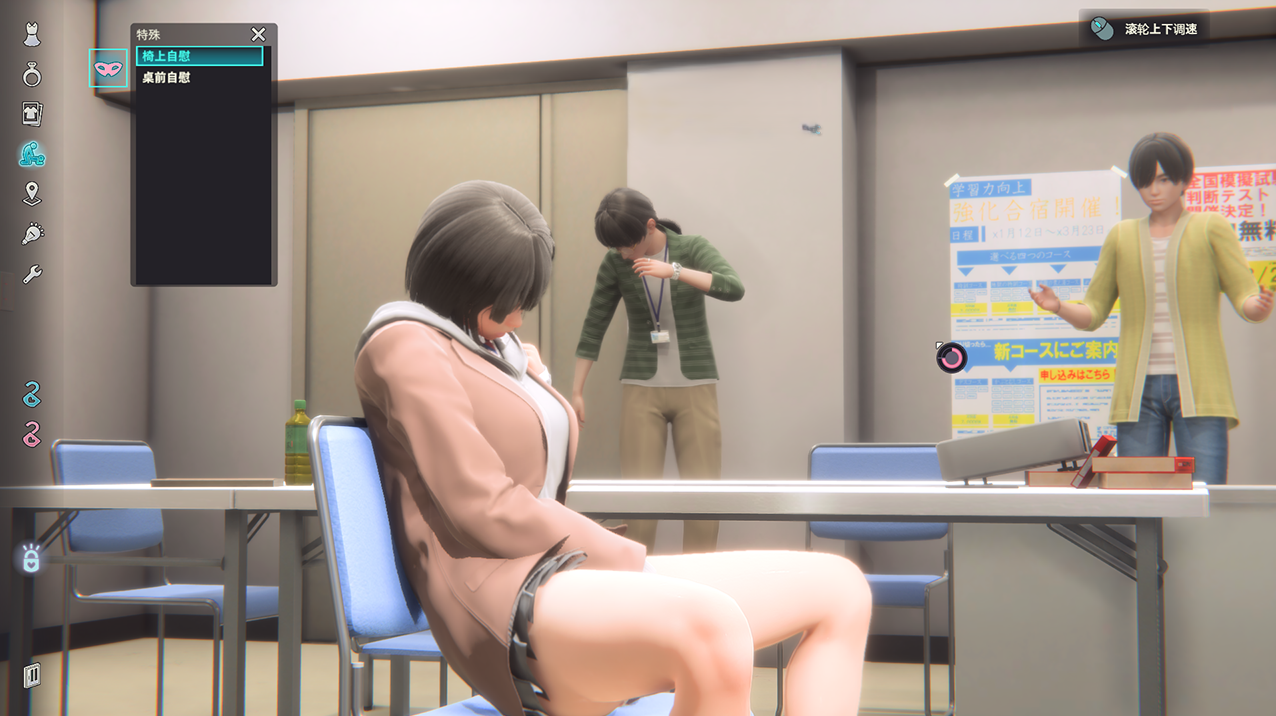The height and width of the screenshot is (716, 1276).
Task: Open the ring accessory menu
Action: (x=32, y=74)
